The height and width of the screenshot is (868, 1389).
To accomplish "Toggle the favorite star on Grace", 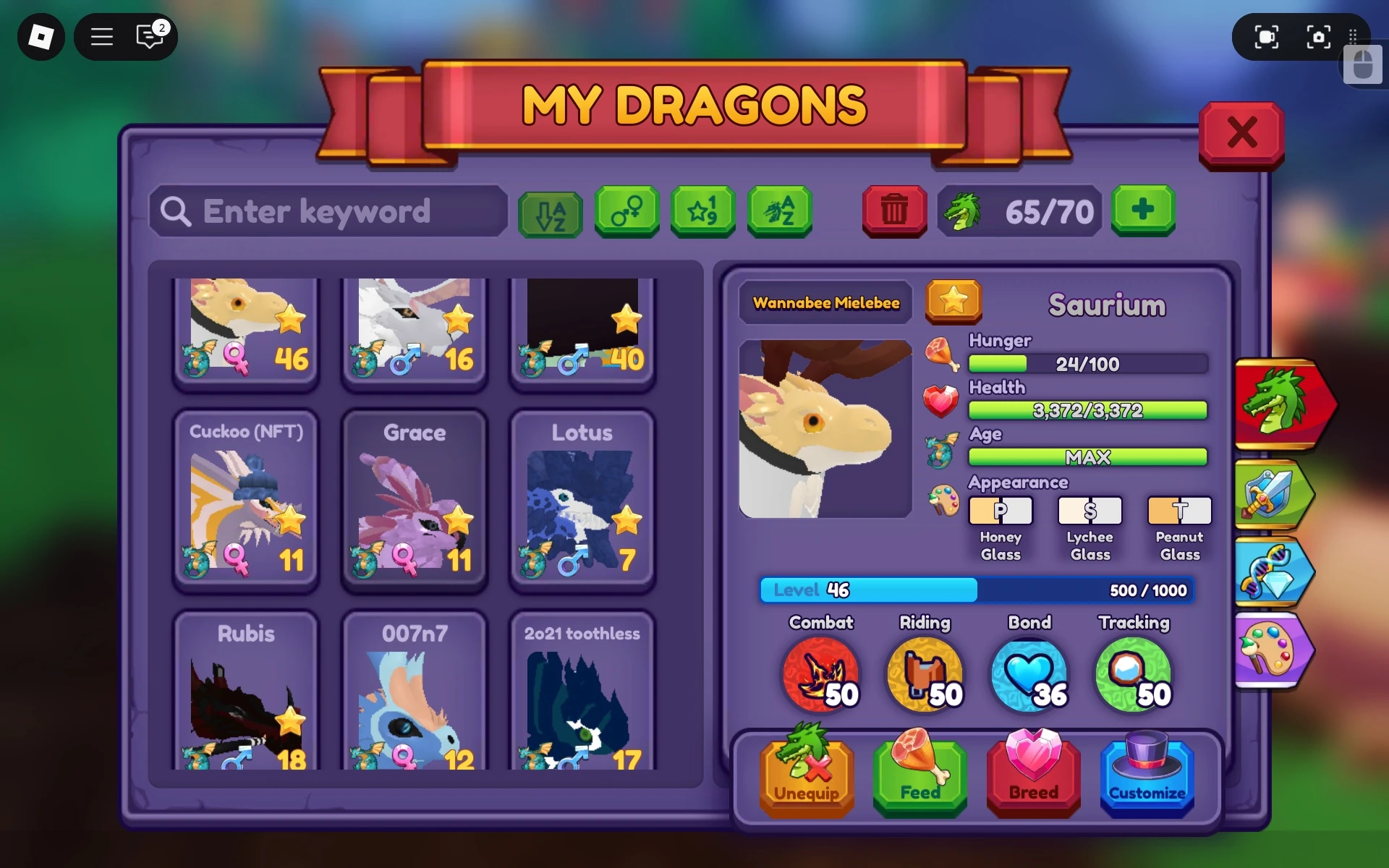I will click(459, 519).
